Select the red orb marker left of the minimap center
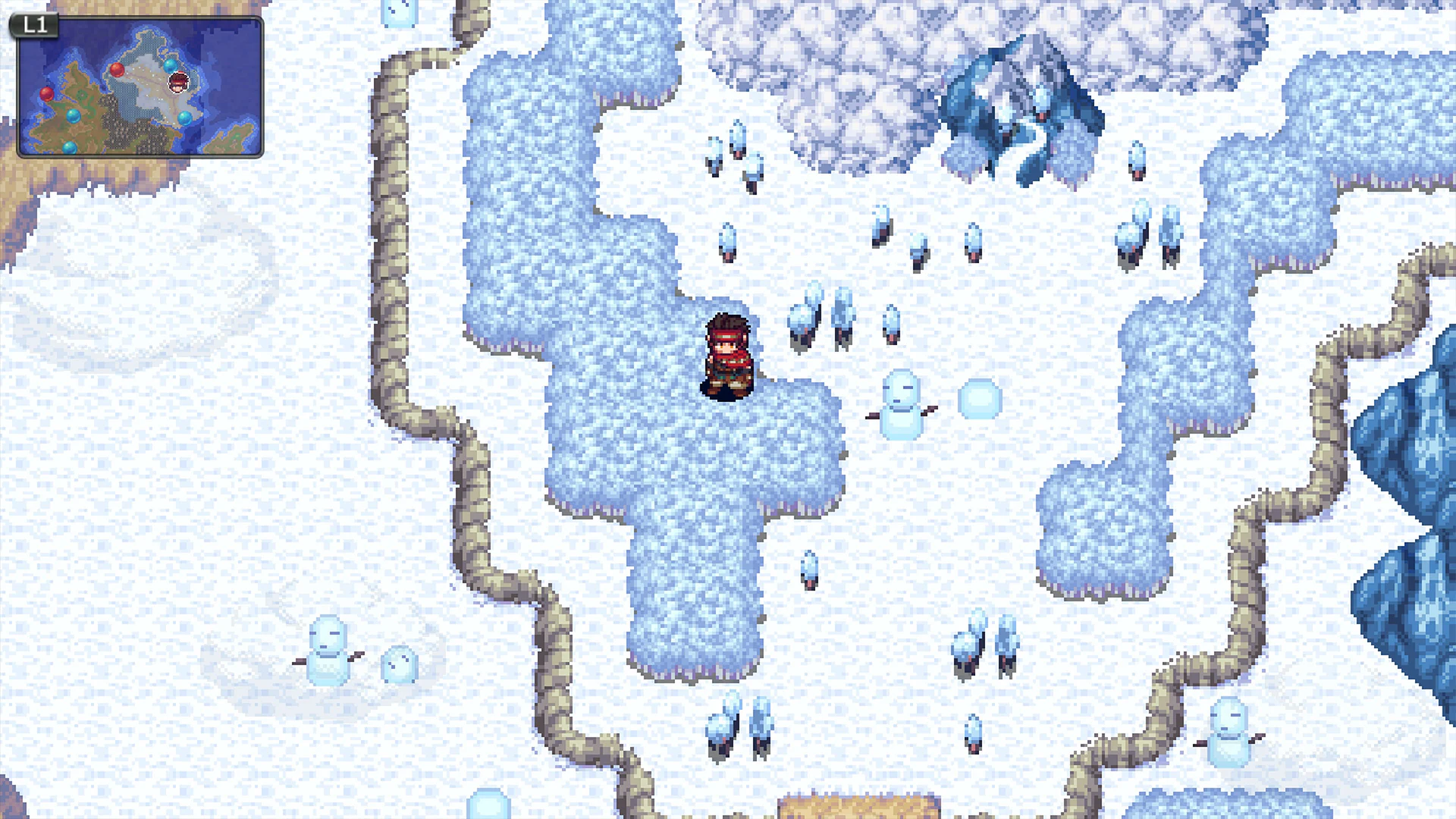 coord(118,71)
